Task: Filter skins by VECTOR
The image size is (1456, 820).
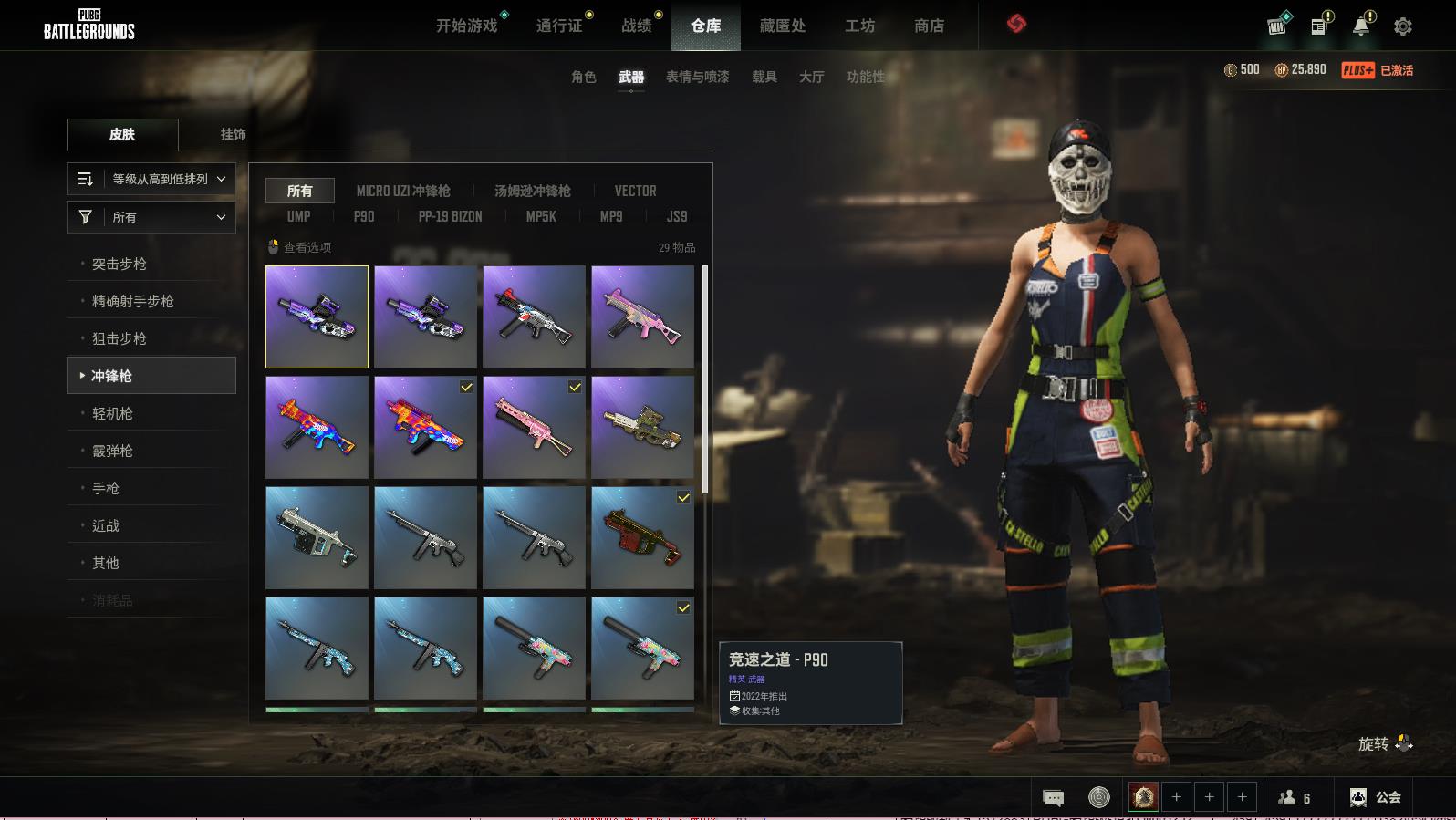Action: [x=635, y=191]
